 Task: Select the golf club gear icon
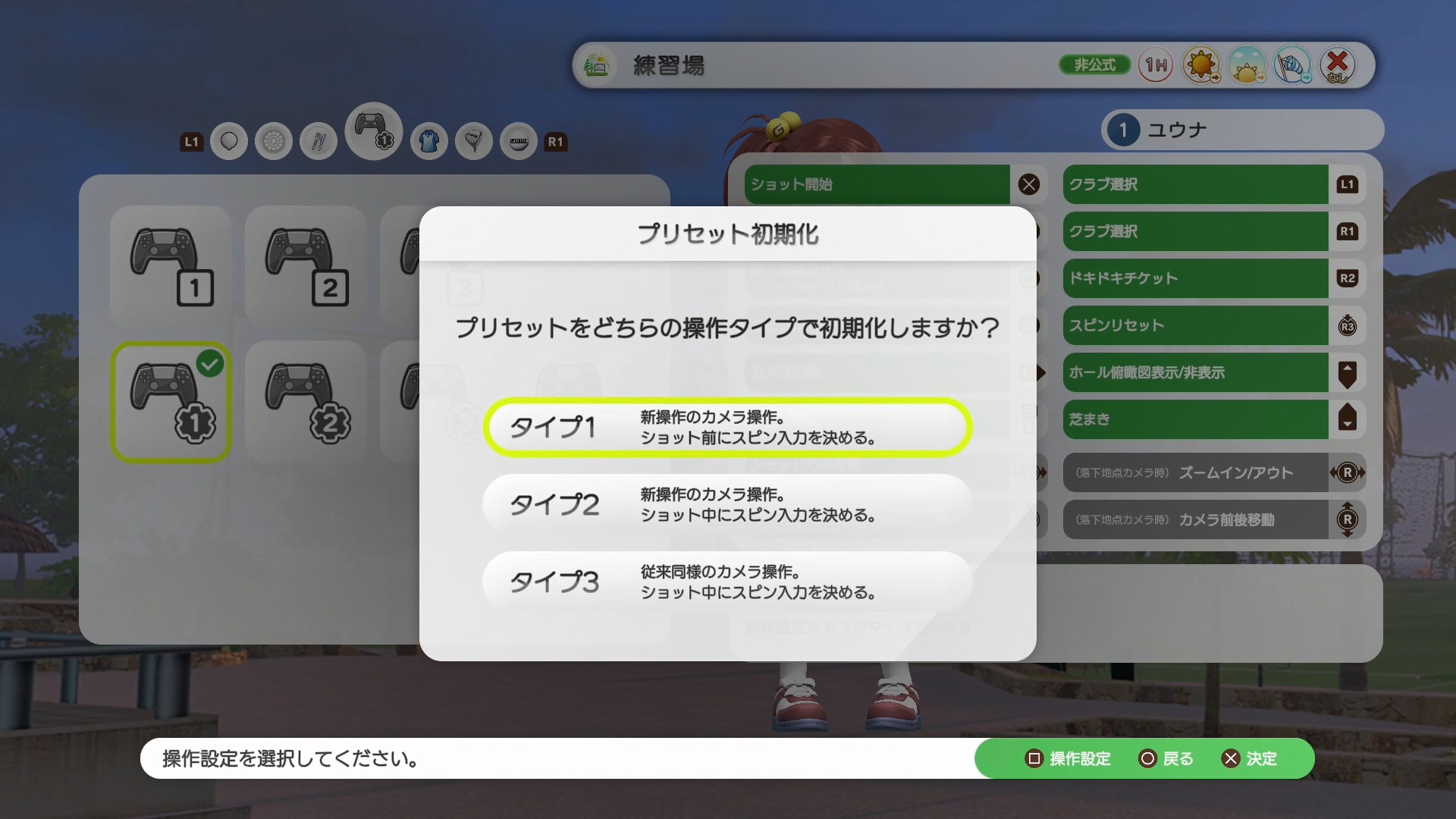(474, 141)
